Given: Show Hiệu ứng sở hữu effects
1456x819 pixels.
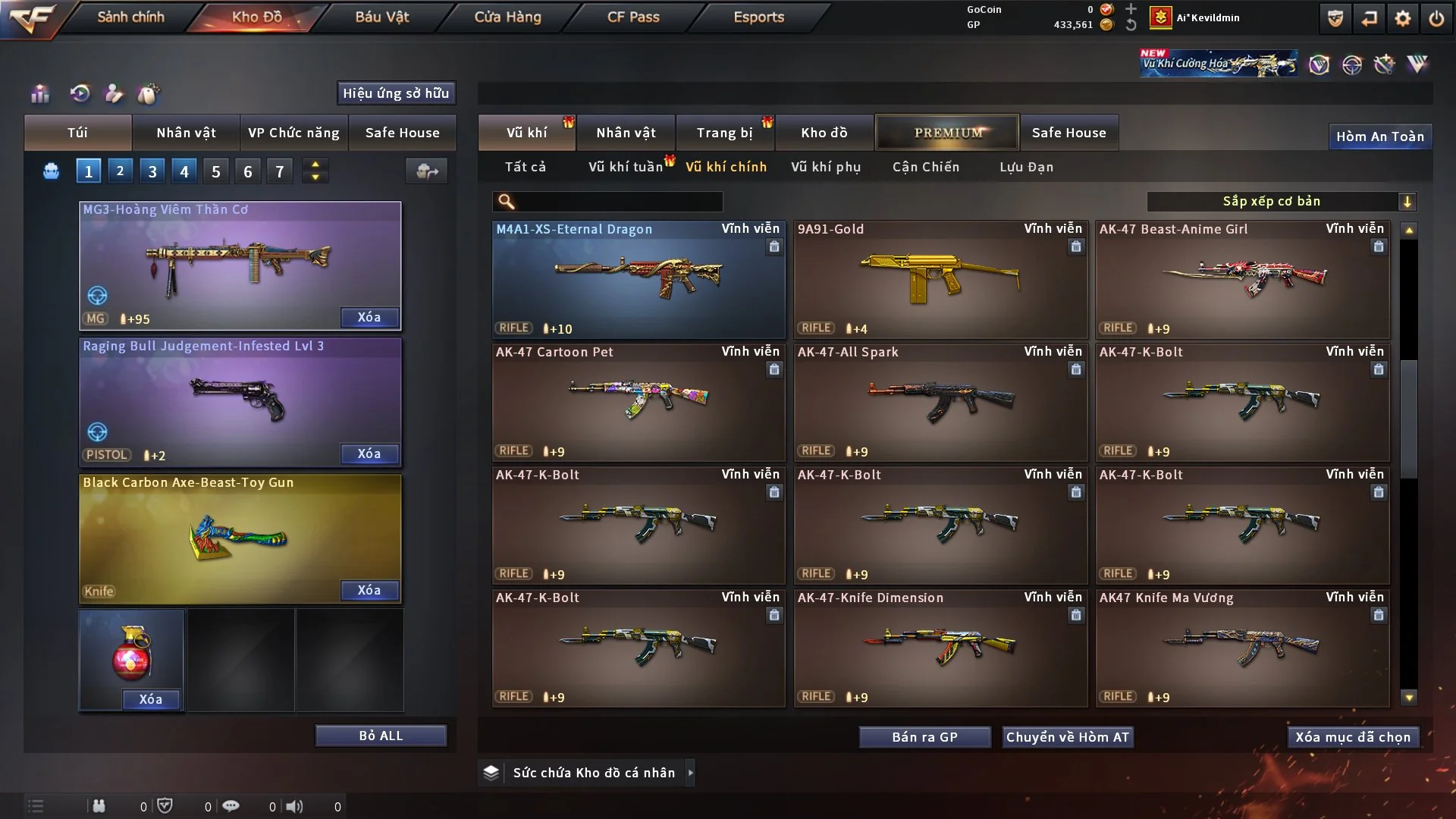Looking at the screenshot, I should (396, 93).
